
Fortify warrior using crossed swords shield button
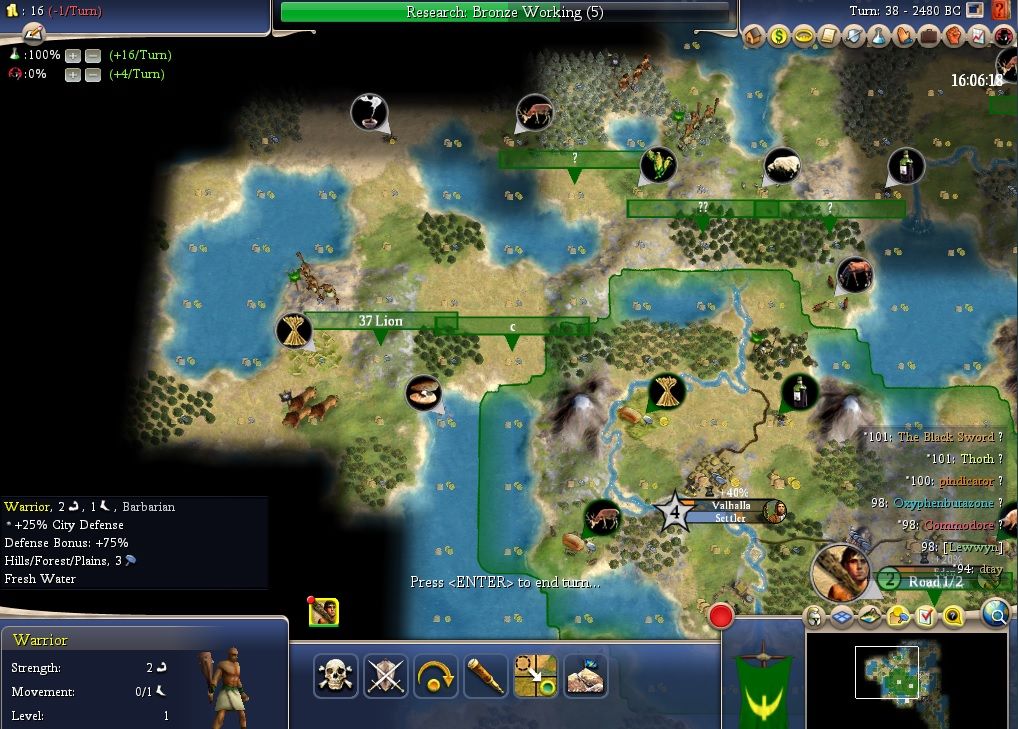click(385, 676)
